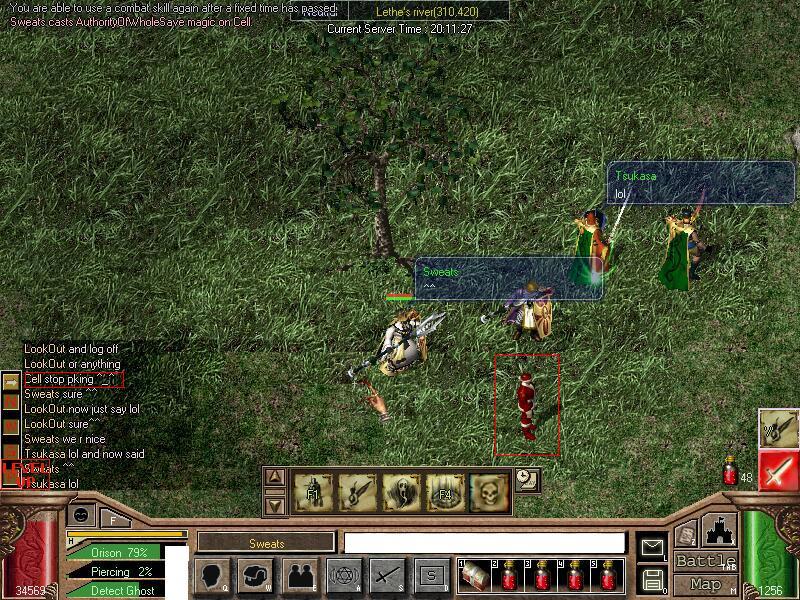The height and width of the screenshot is (600, 800).
Task: Open the mail envelope button
Action: point(652,547)
